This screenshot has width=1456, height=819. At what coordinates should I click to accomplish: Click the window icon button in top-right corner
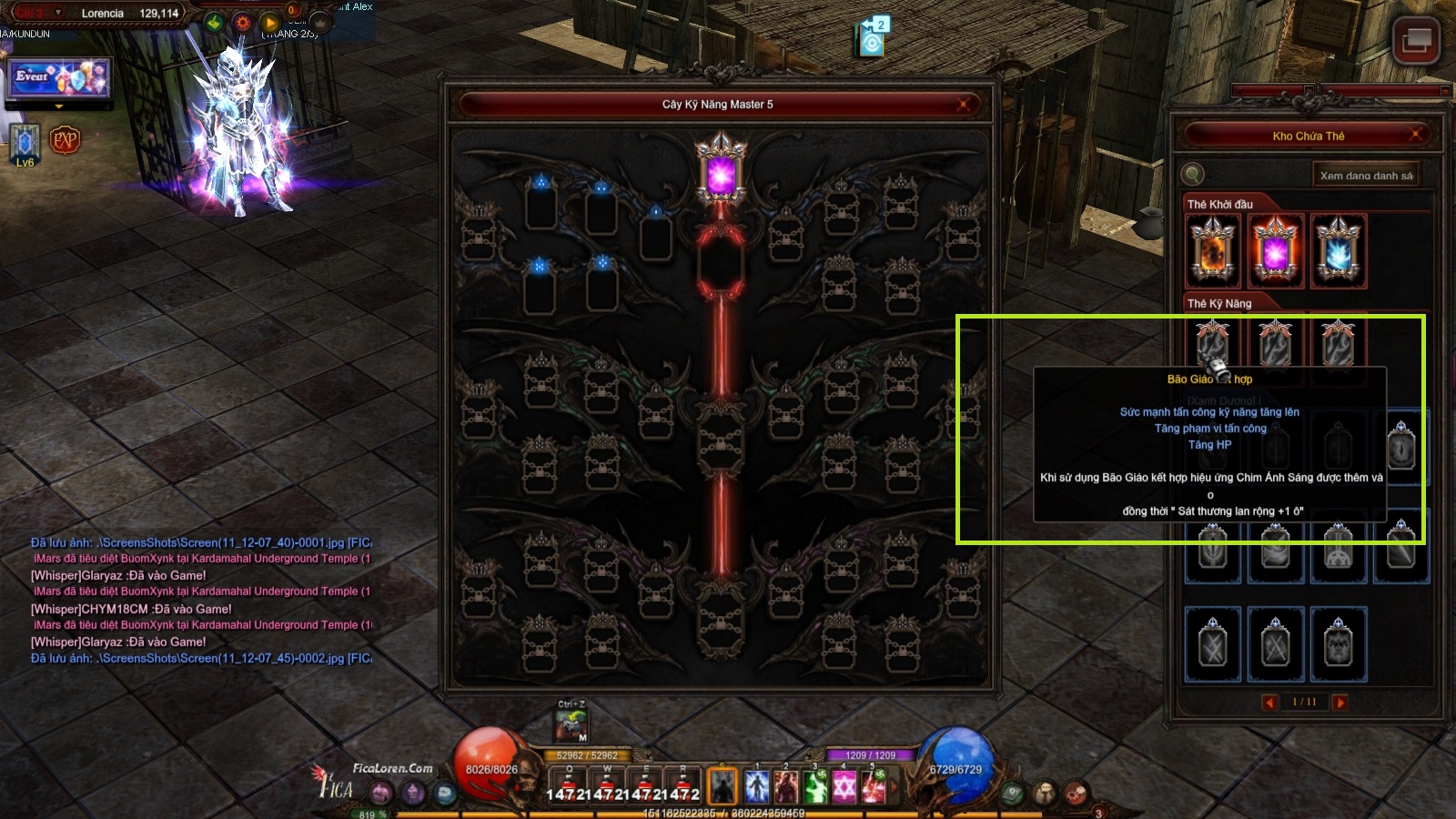[x=1416, y=40]
